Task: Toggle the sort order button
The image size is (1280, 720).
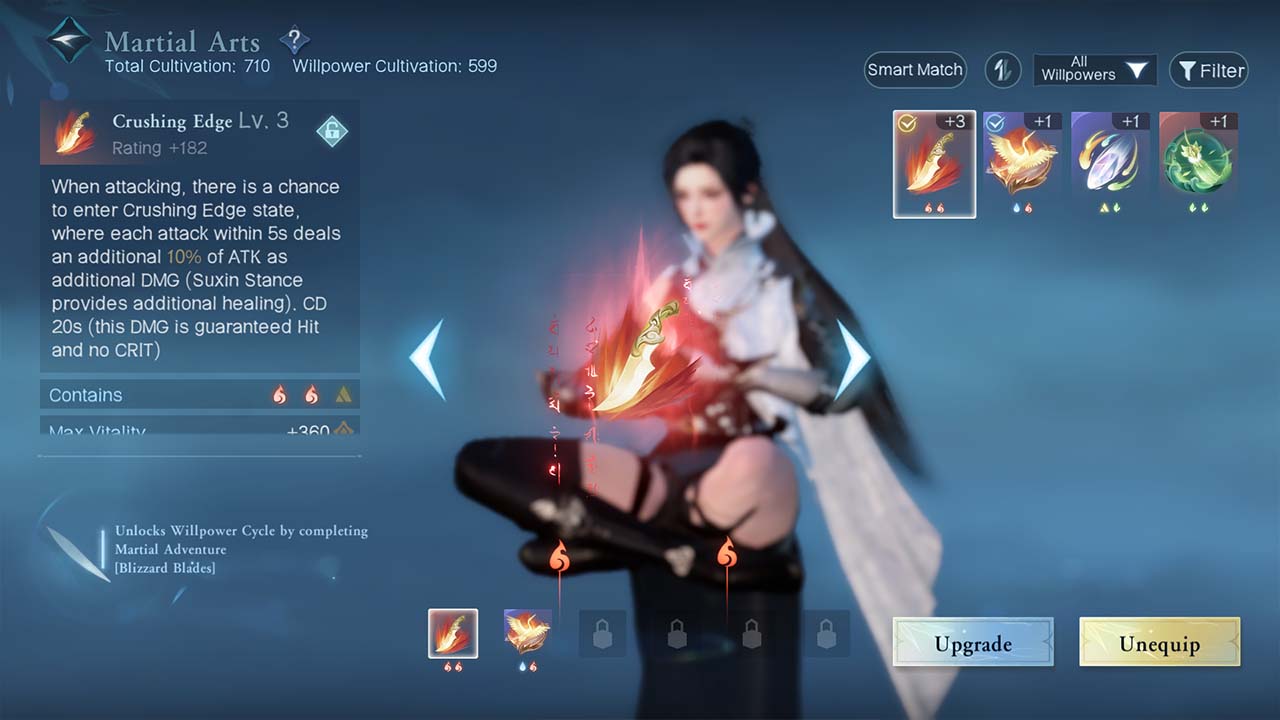Action: pyautogui.click(x=1002, y=70)
